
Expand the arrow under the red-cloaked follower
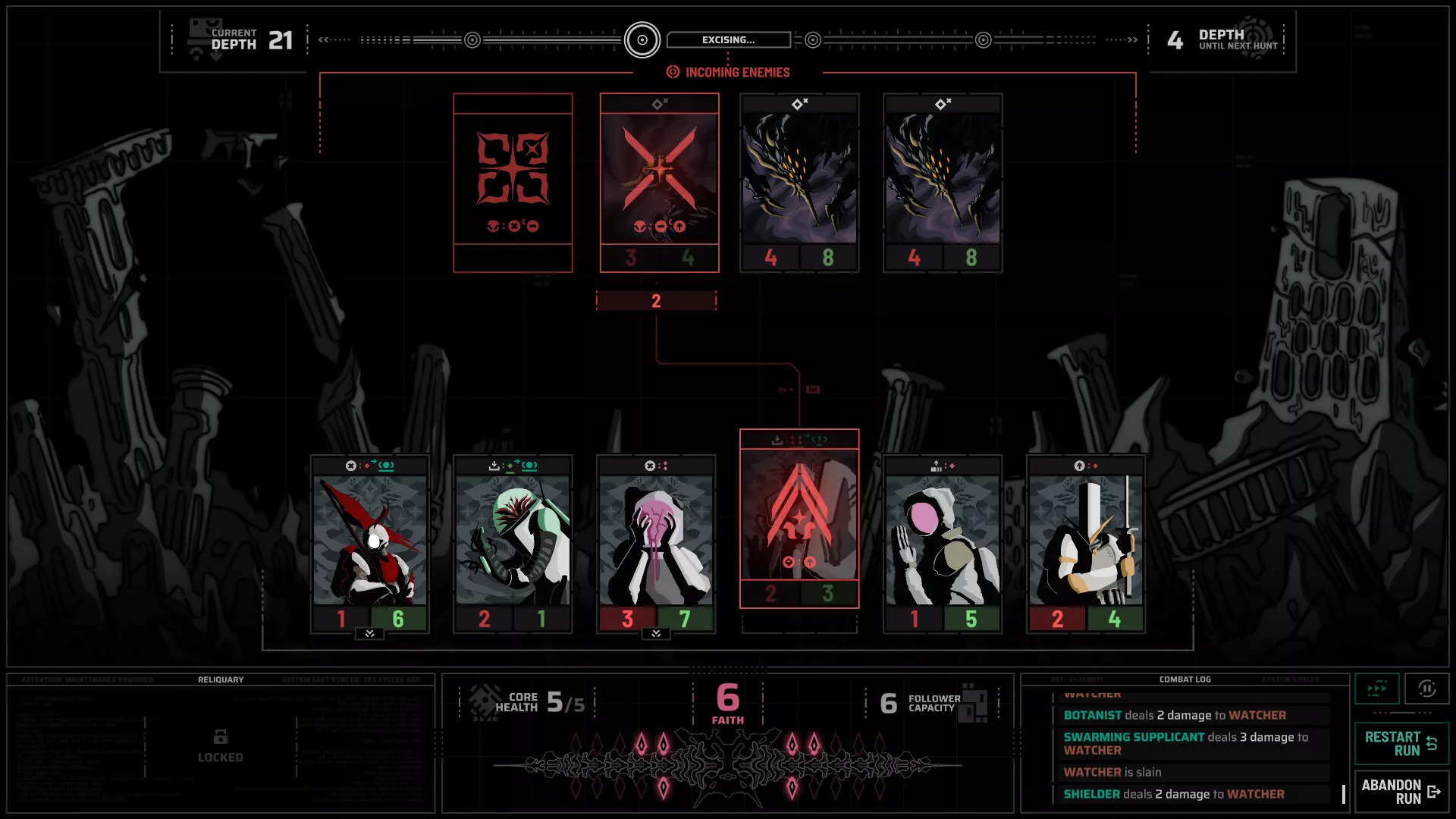(x=370, y=634)
